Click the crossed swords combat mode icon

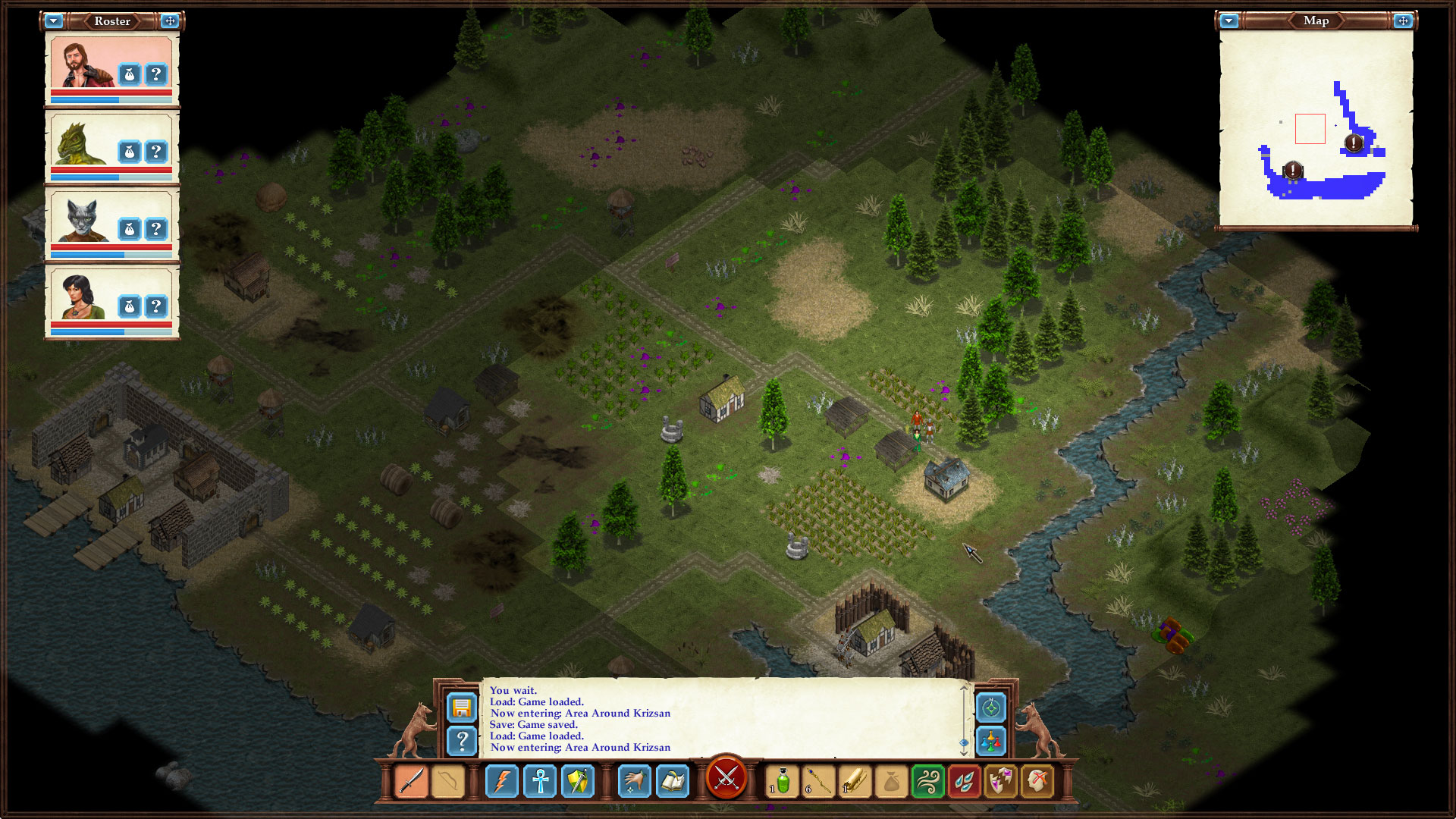[727, 779]
